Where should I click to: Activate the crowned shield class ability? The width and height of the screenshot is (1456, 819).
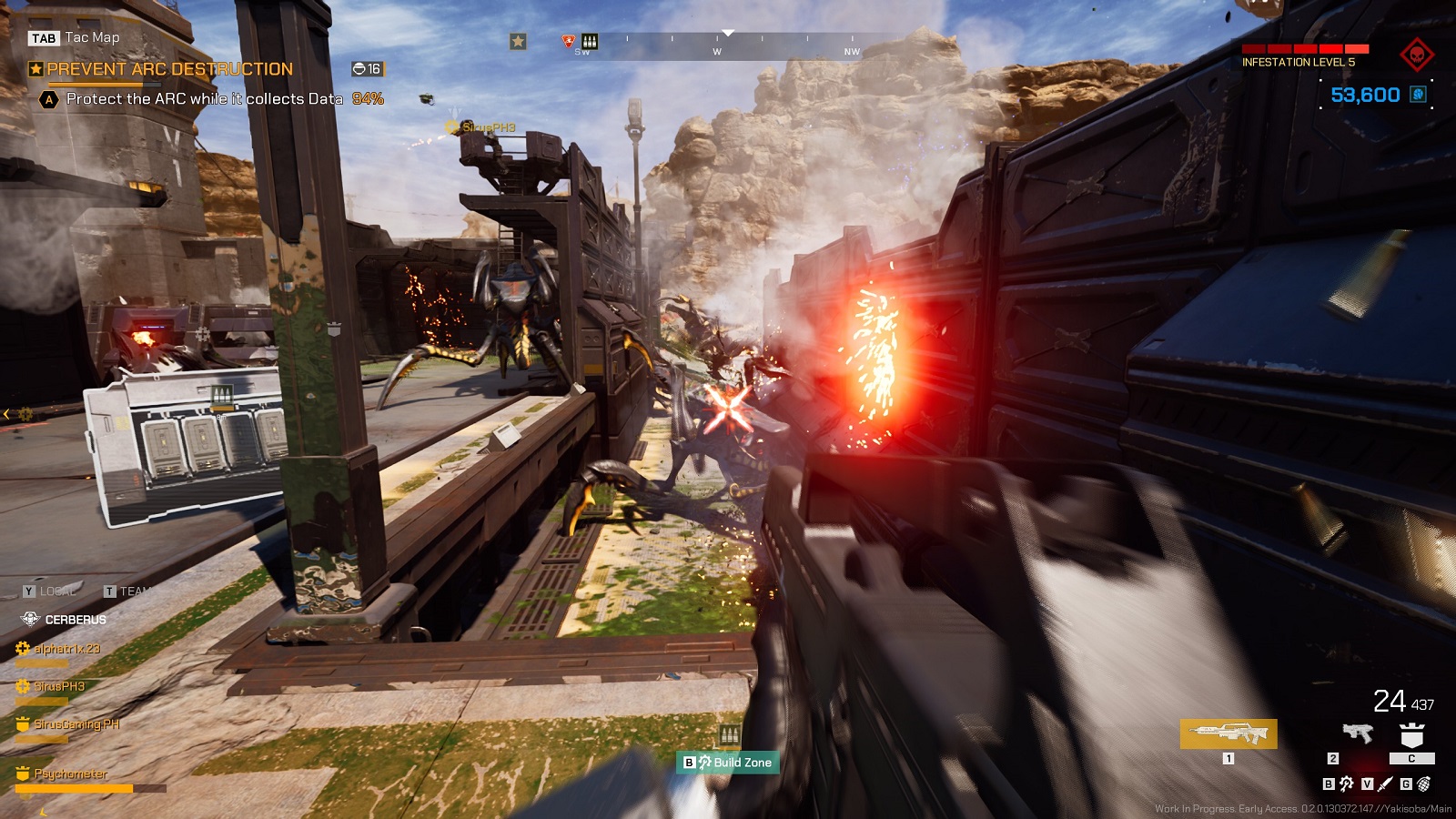(x=1411, y=735)
